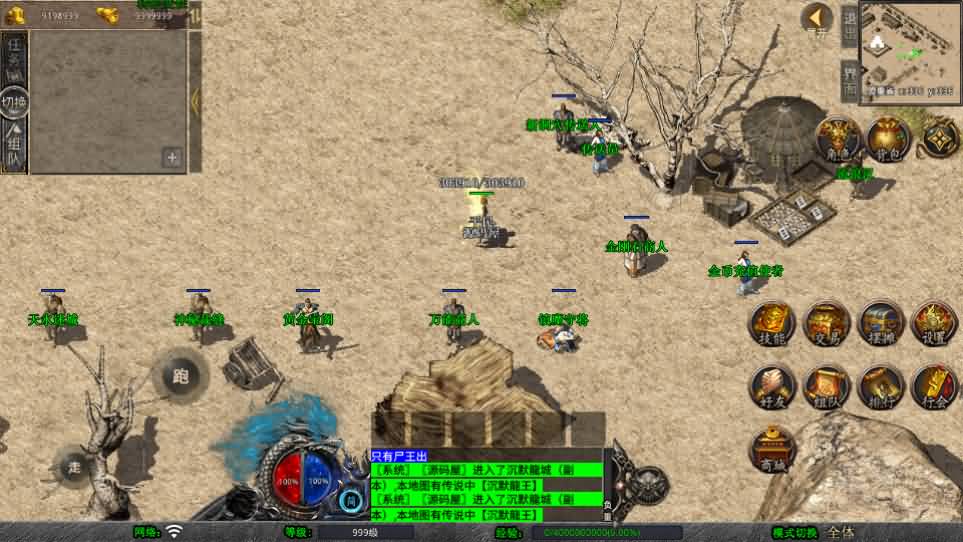963x542 pixels.
Task: Open the 组队 scroll icon
Action: 827,386
